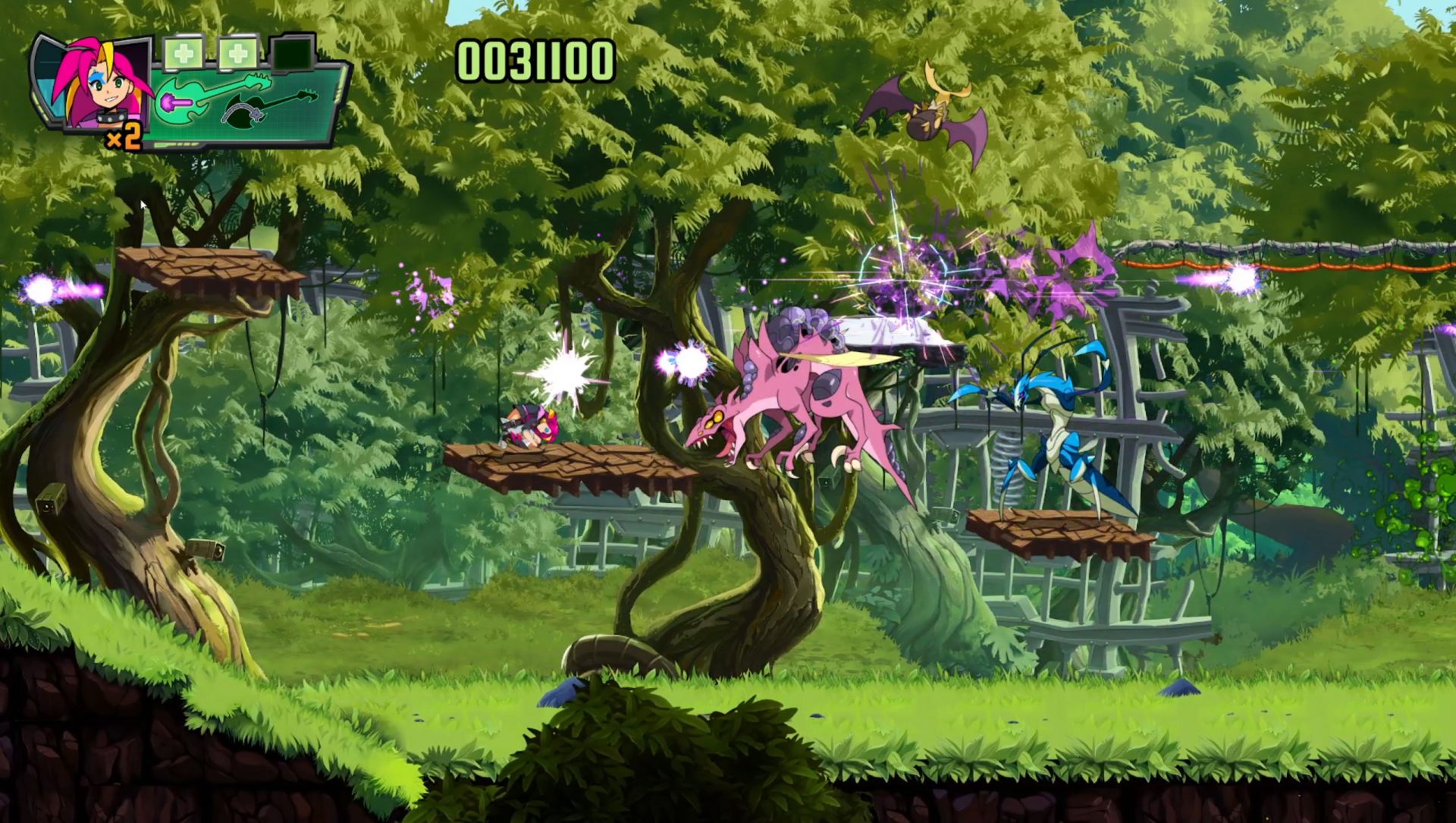Click the x2 lives counter
The image size is (1456, 823).
tap(124, 137)
